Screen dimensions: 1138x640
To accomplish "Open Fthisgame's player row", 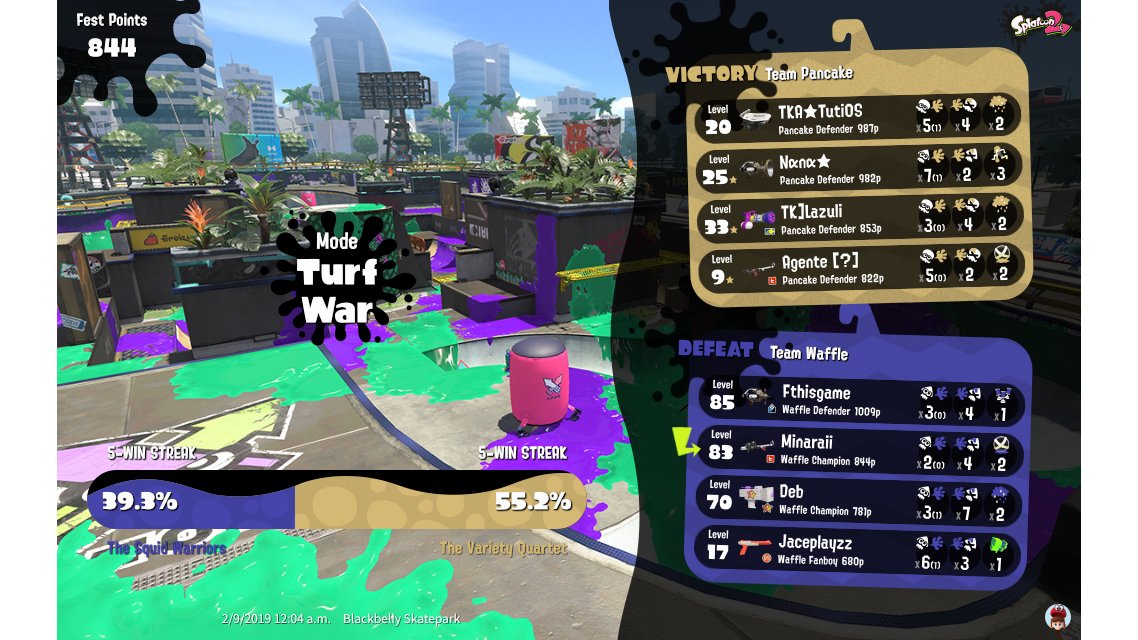I will 860,401.
